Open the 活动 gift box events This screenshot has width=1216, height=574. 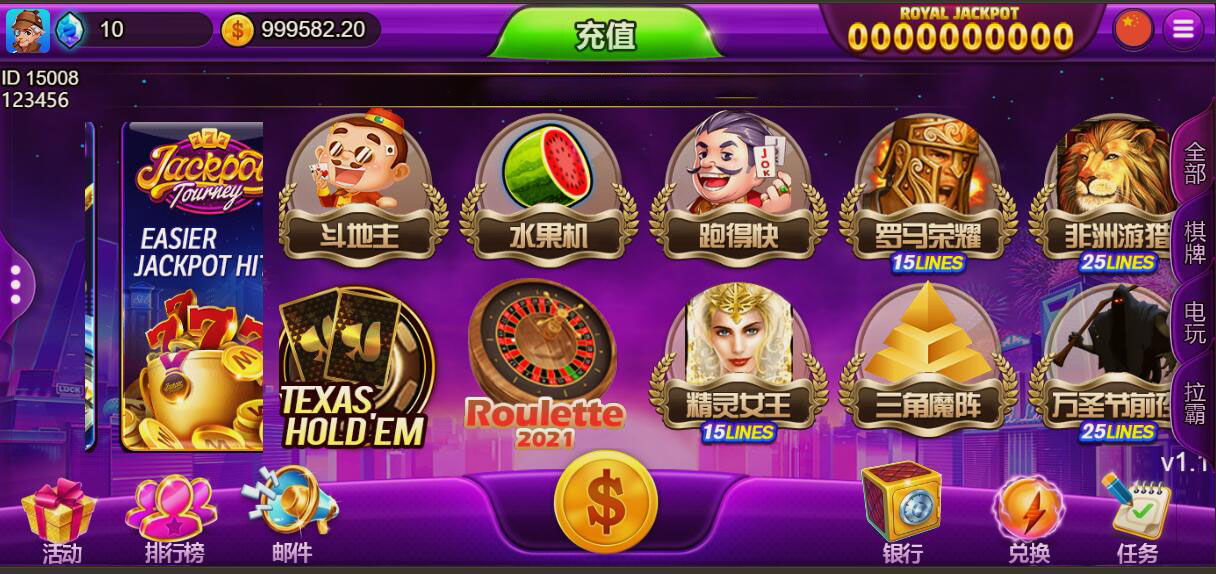click(x=60, y=520)
